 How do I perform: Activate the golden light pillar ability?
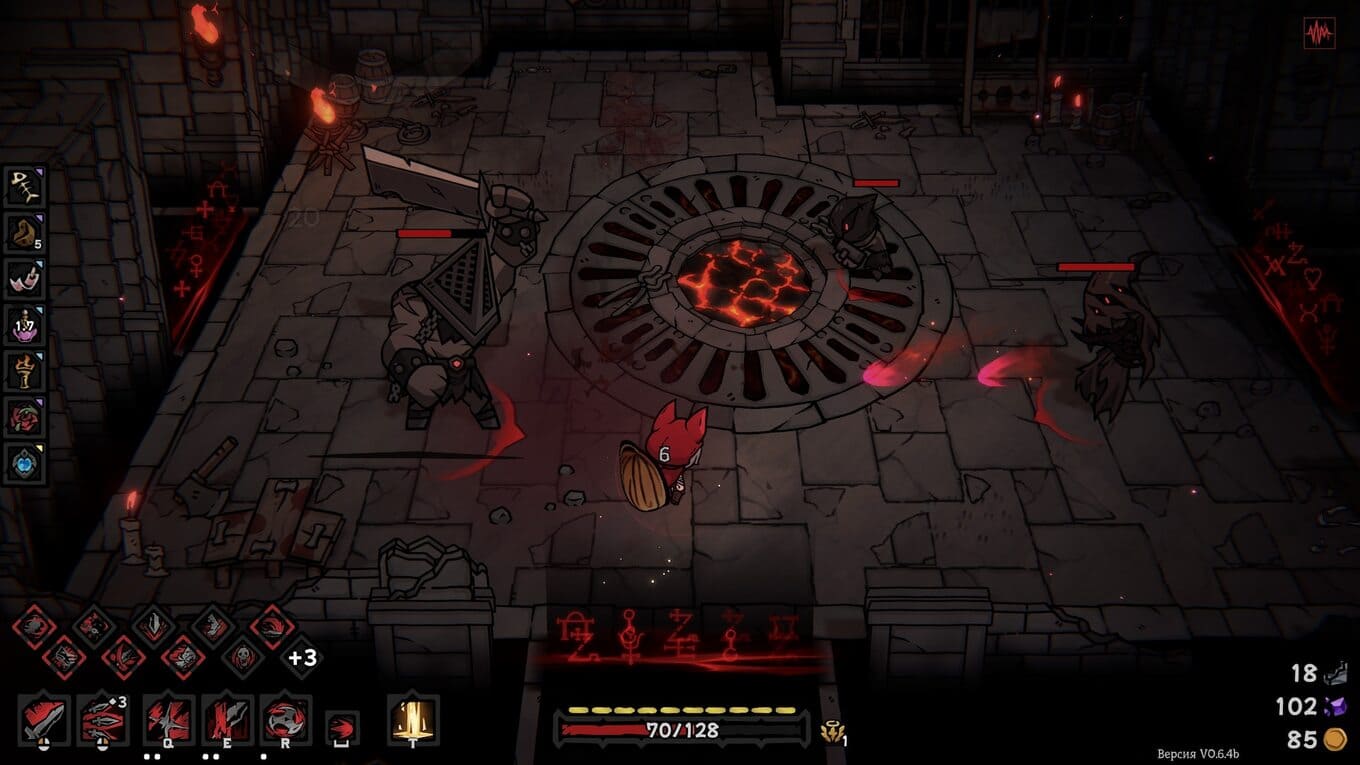(412, 719)
